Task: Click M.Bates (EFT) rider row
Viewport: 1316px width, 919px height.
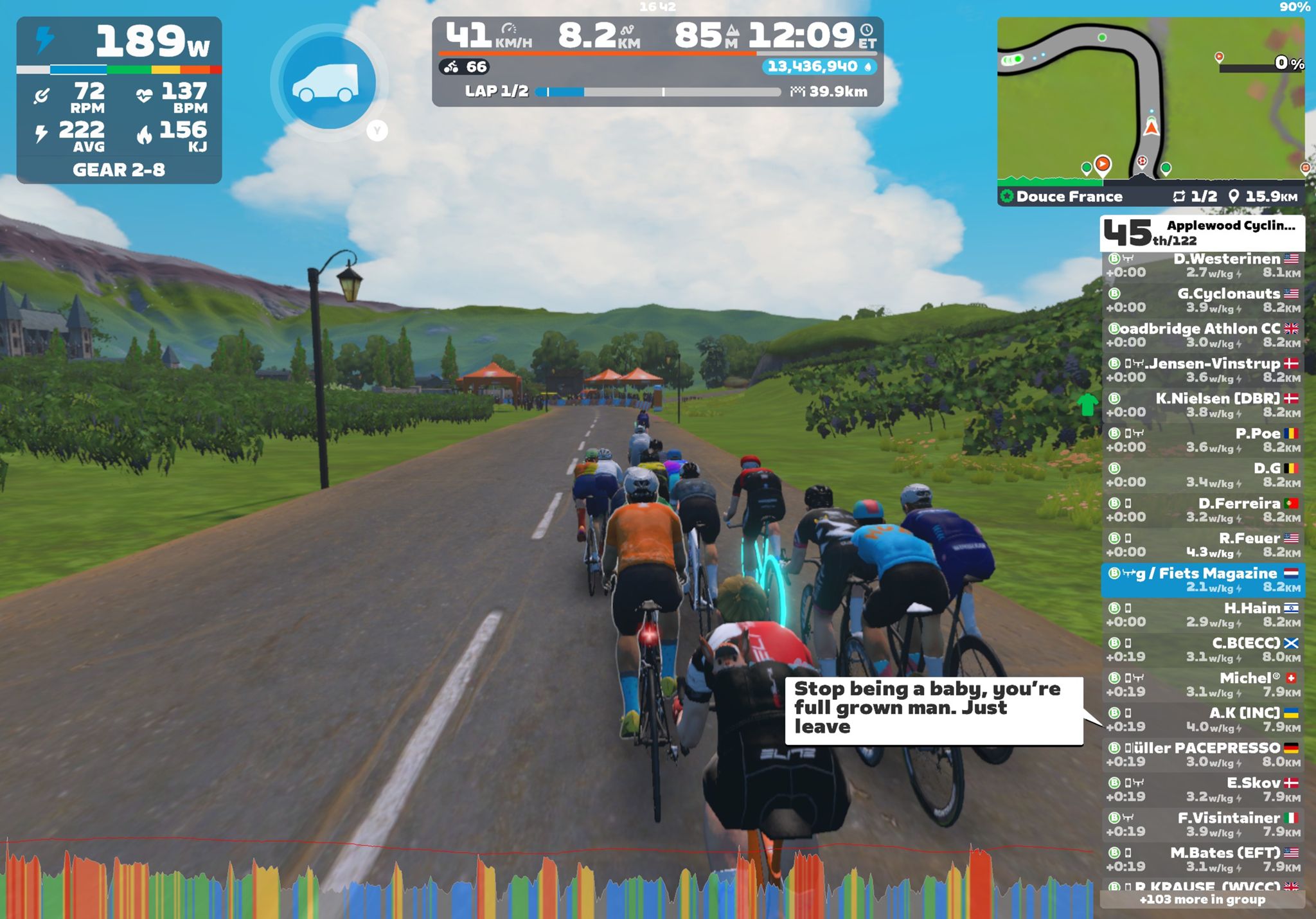Action: coord(1202,859)
